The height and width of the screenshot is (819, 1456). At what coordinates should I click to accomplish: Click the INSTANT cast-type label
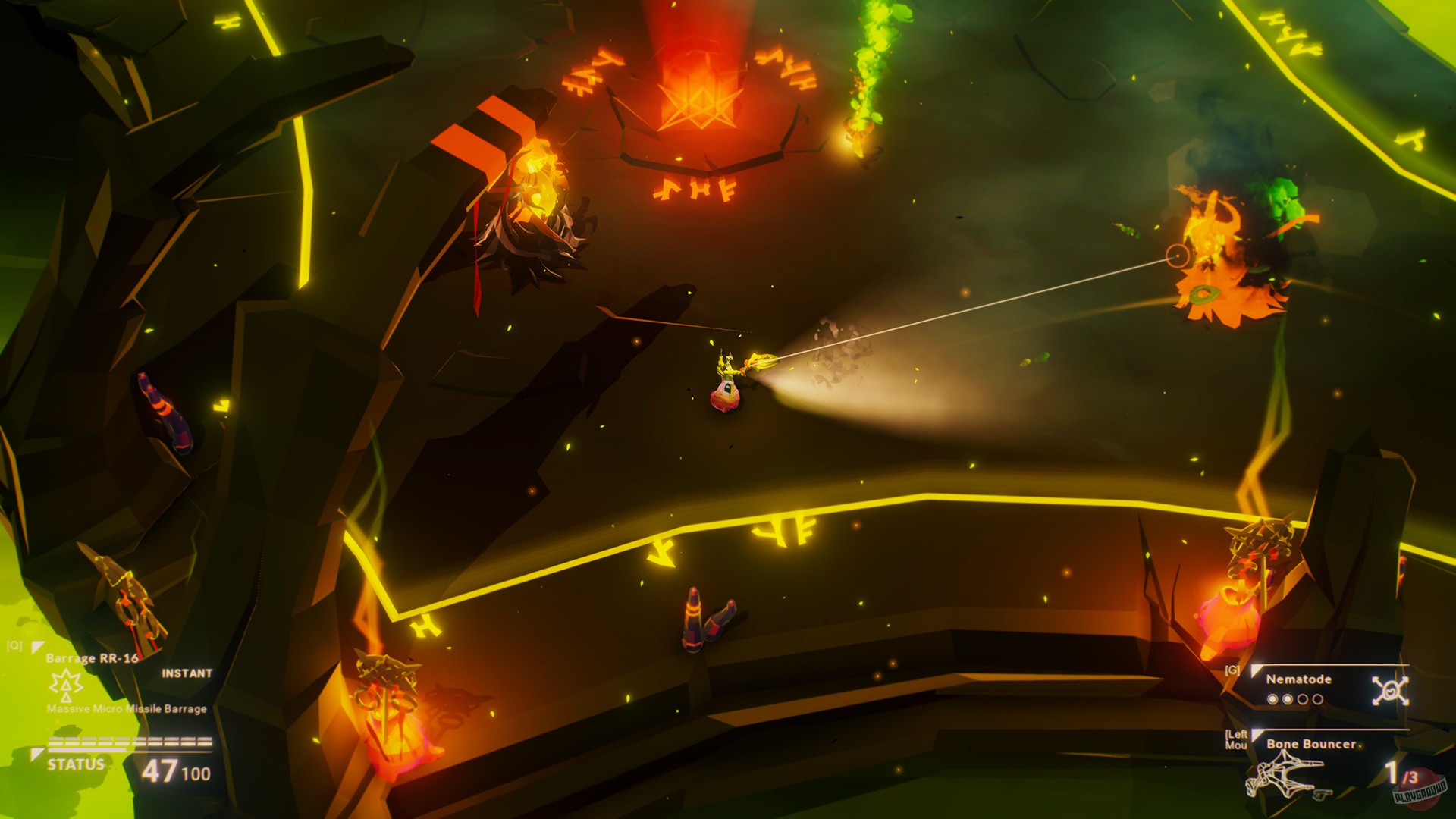coord(187,673)
